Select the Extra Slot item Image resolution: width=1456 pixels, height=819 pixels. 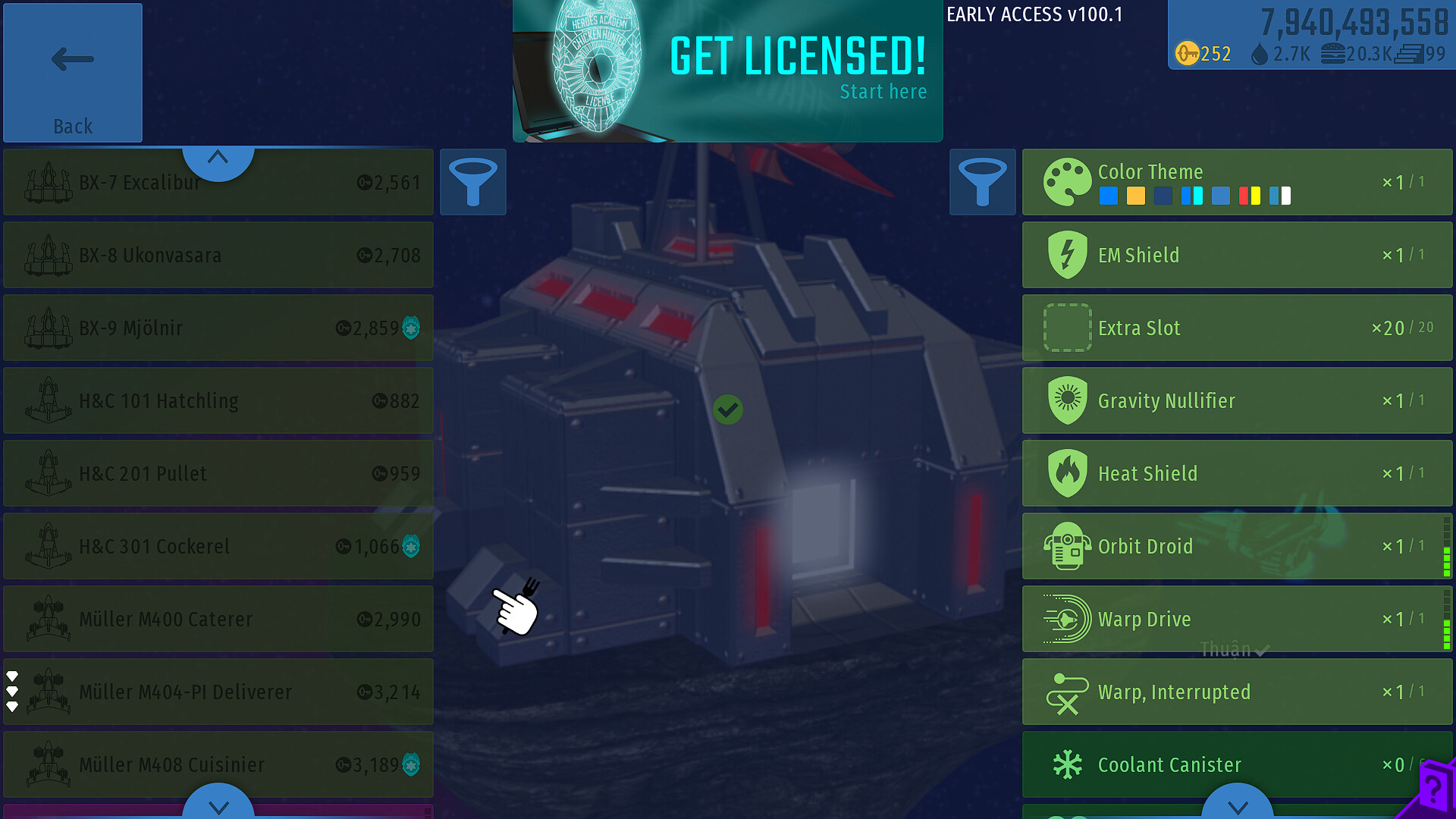pos(1237,328)
